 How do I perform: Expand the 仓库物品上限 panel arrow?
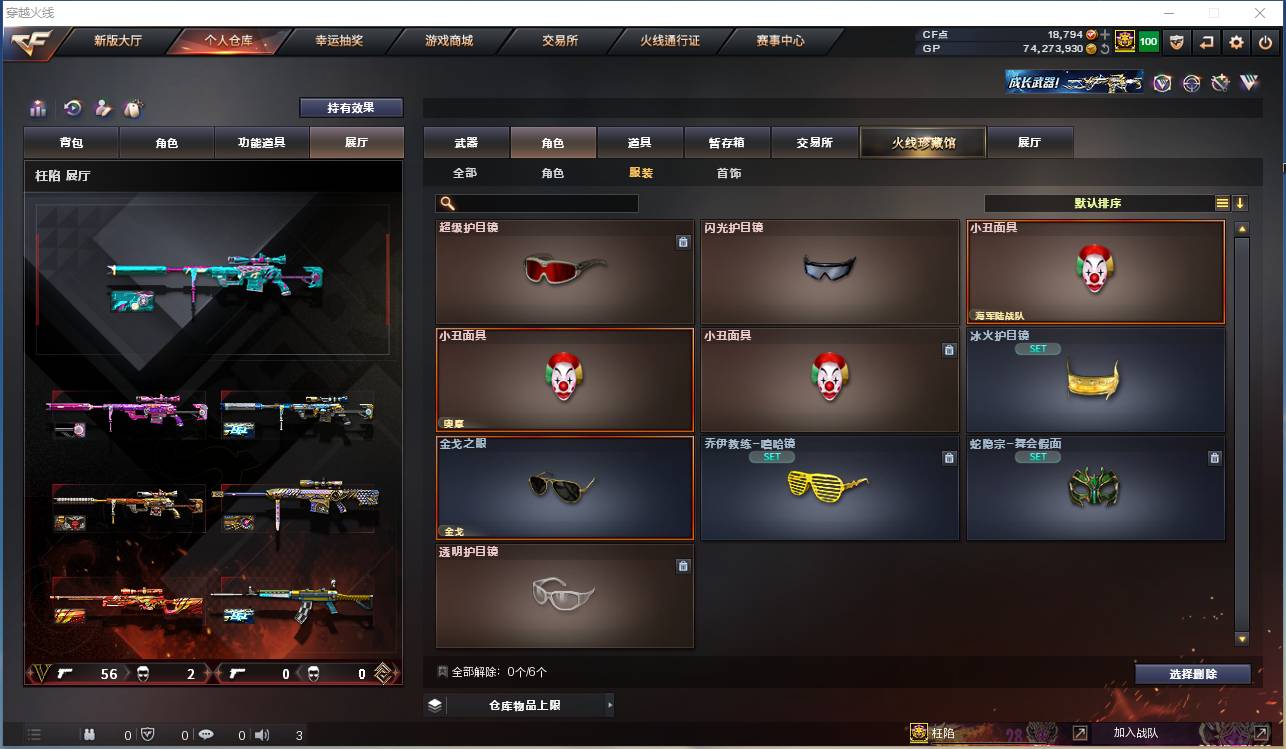click(610, 705)
